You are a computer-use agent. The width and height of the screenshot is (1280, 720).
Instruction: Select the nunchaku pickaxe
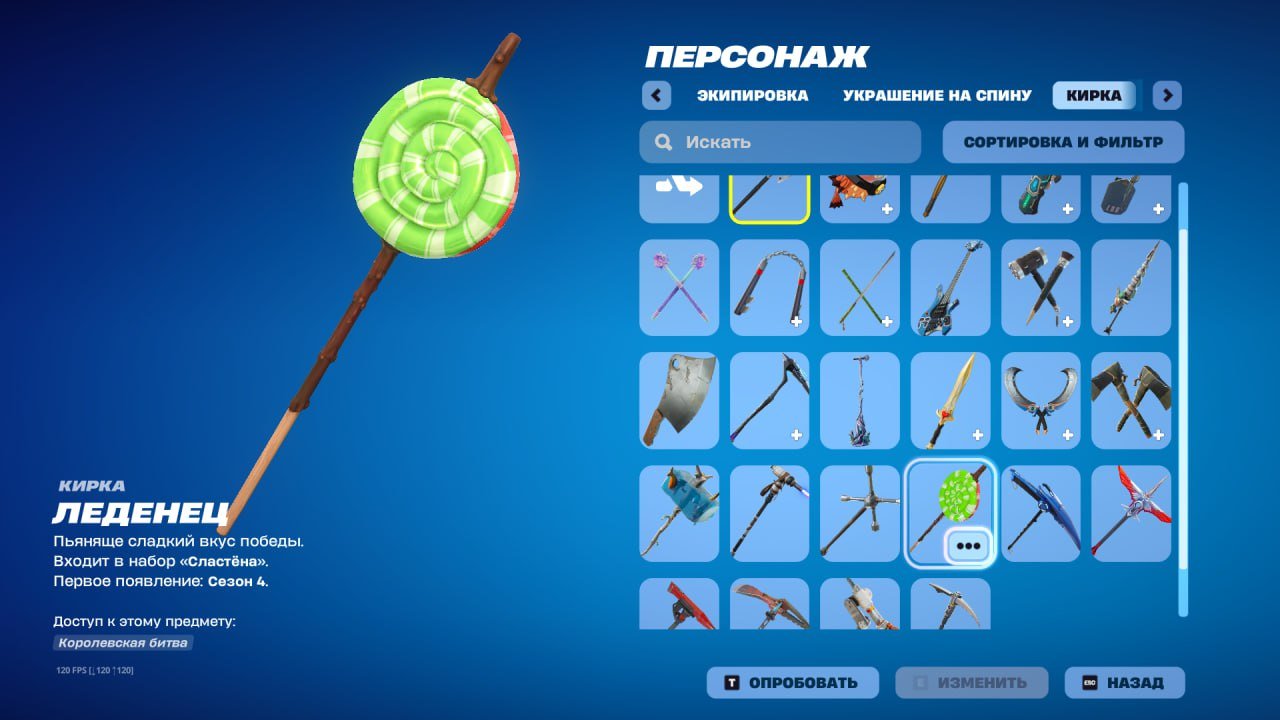click(x=769, y=289)
